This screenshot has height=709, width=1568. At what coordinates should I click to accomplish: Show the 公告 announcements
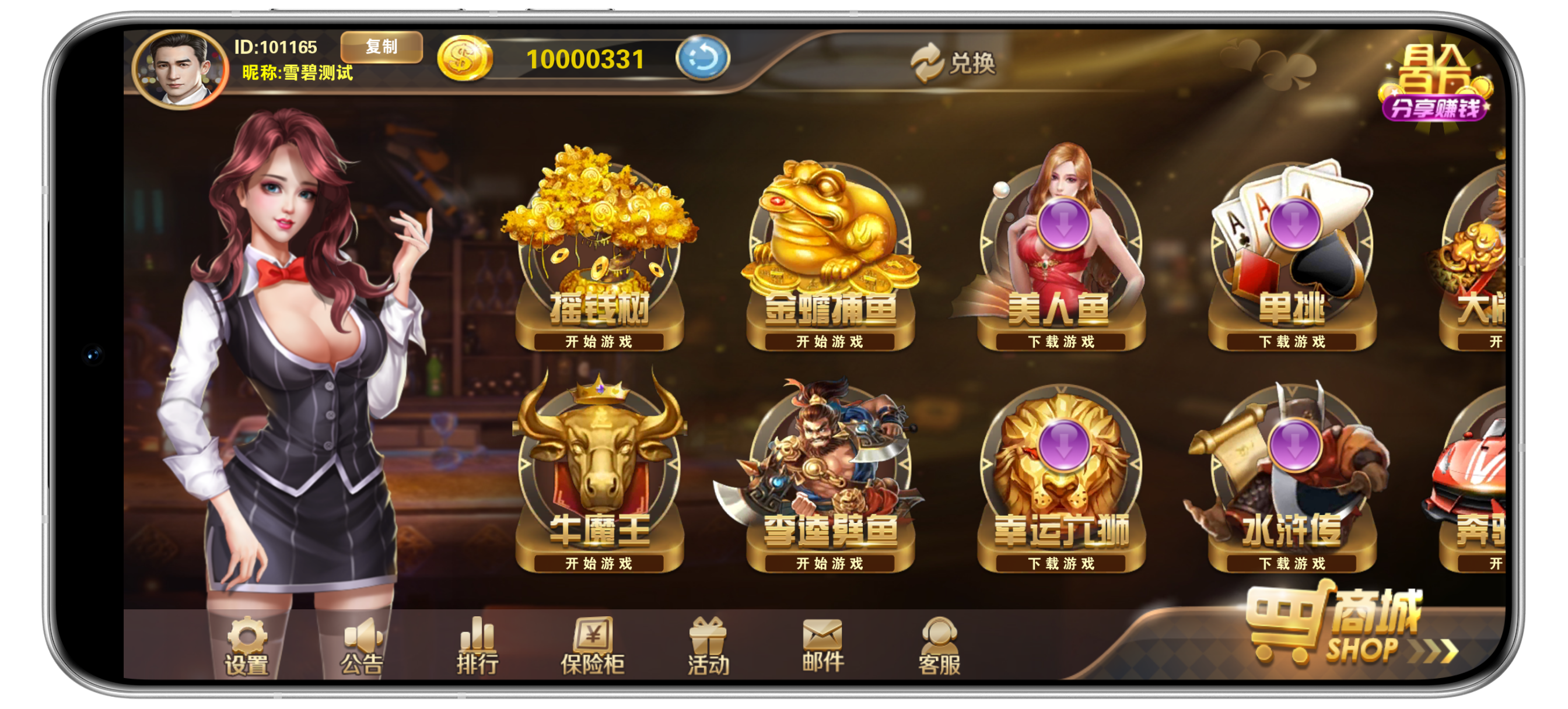click(x=362, y=647)
